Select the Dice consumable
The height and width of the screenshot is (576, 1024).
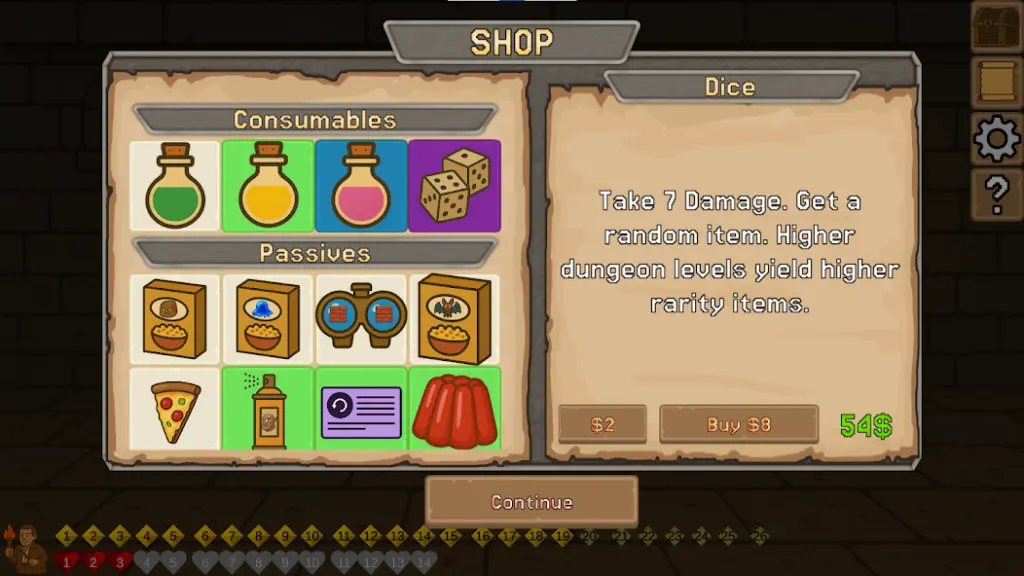point(454,186)
